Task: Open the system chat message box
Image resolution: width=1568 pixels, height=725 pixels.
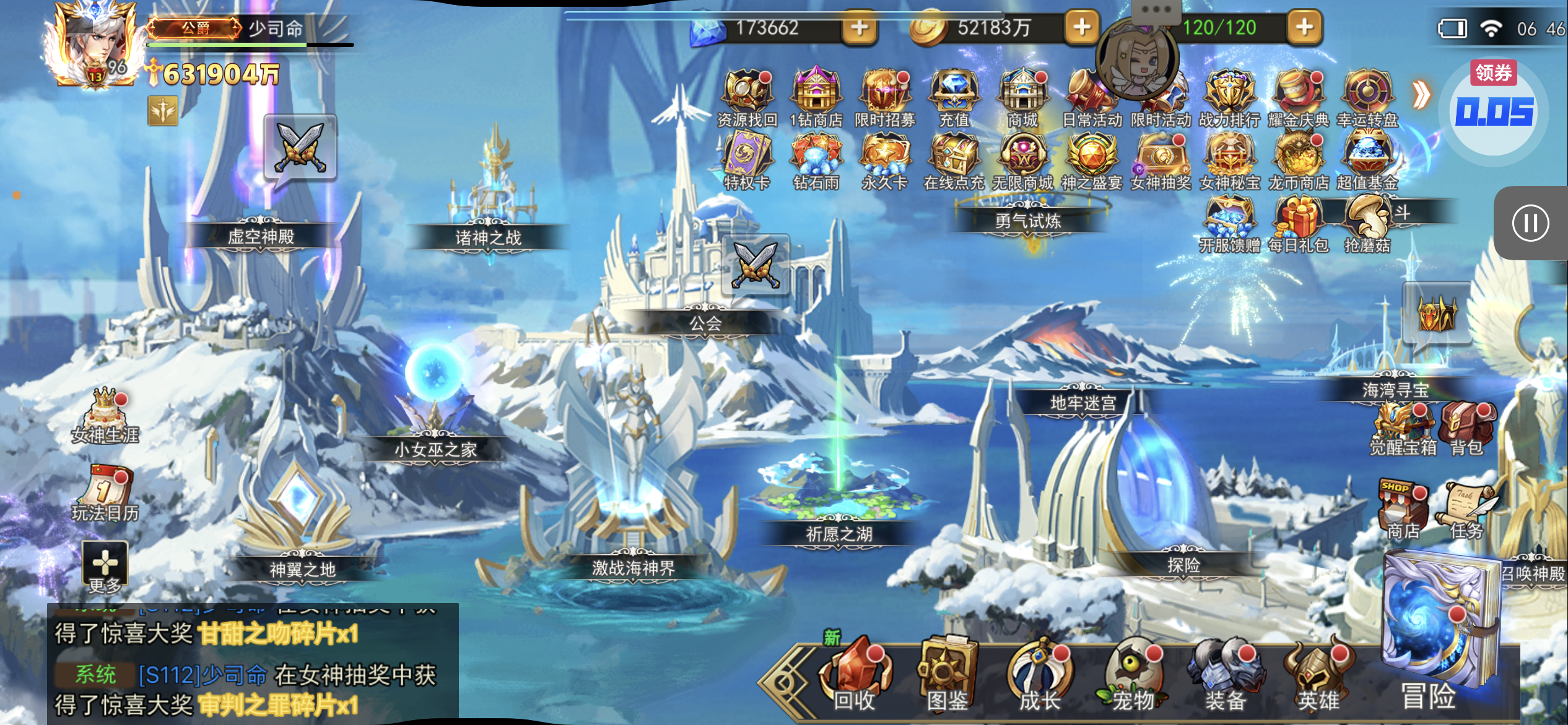Action: 253,663
